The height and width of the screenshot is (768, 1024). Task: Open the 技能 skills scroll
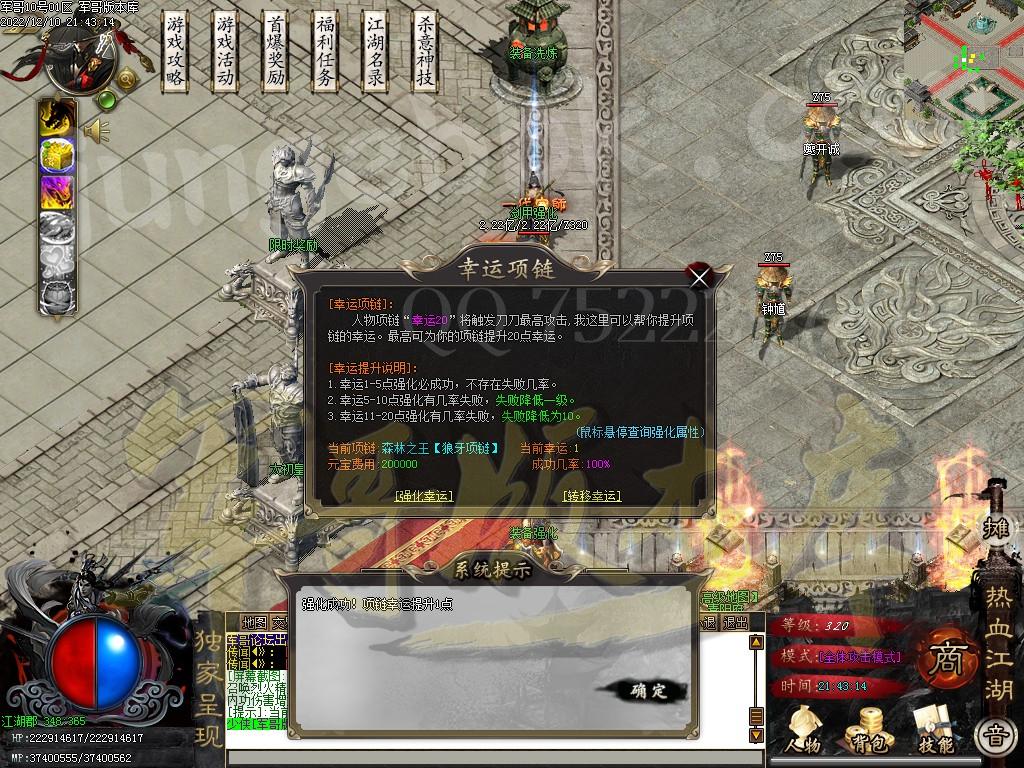[935, 730]
